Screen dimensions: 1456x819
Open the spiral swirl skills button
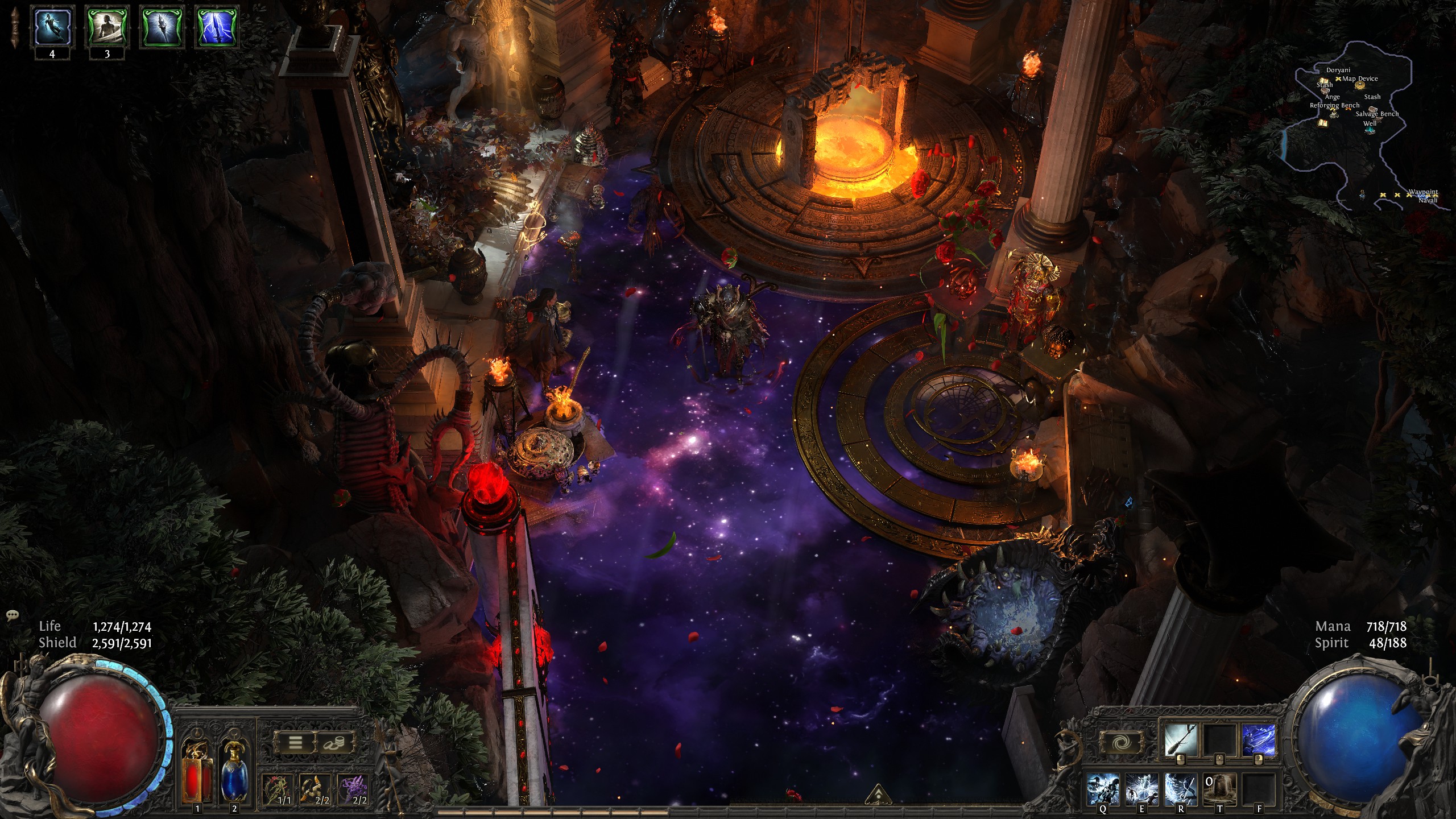pyautogui.click(x=1121, y=742)
